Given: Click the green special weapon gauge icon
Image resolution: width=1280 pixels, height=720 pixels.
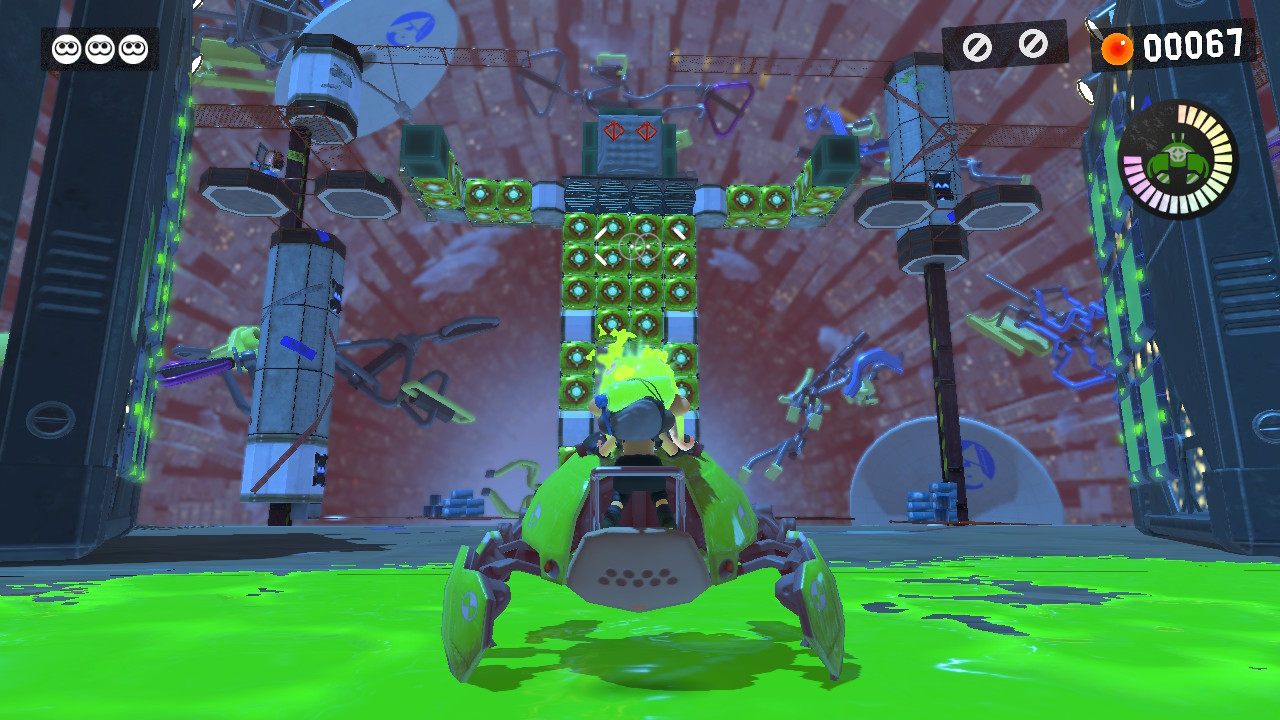Looking at the screenshot, I should coord(1177,160).
